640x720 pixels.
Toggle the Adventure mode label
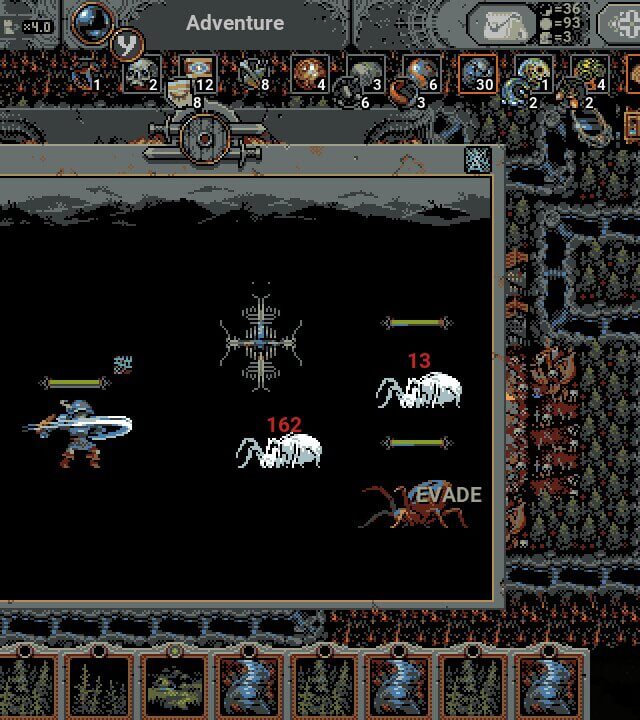pyautogui.click(x=235, y=23)
